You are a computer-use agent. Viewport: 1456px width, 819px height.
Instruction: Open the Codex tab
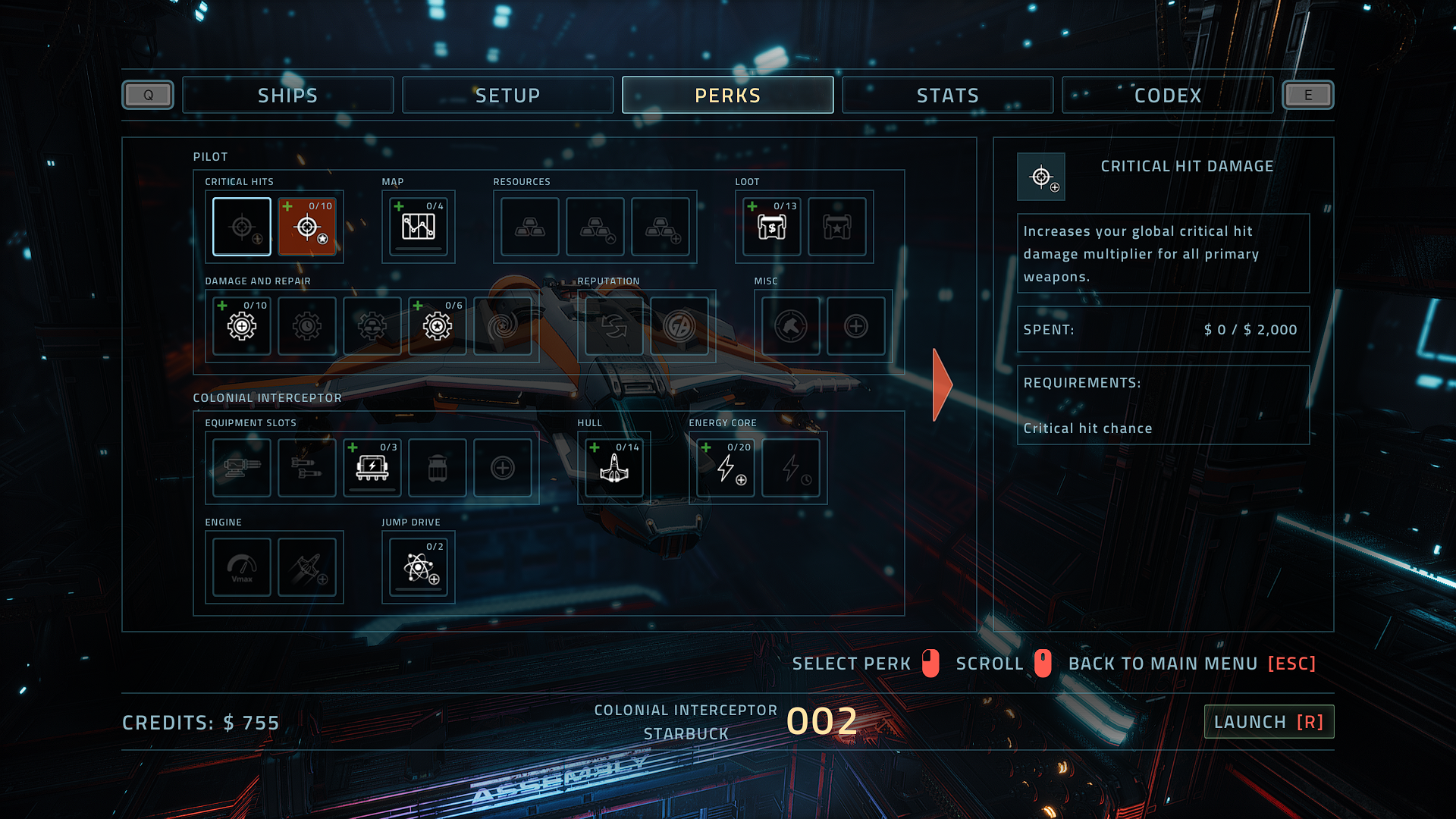1167,96
